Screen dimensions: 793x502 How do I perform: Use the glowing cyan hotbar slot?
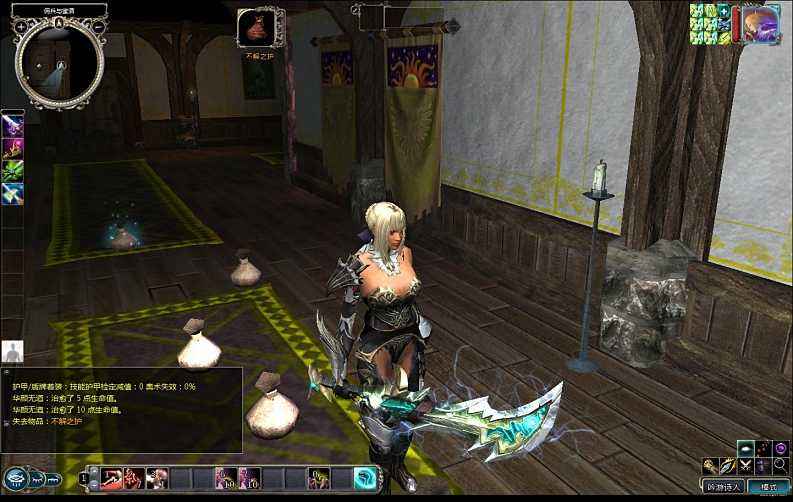[366, 478]
